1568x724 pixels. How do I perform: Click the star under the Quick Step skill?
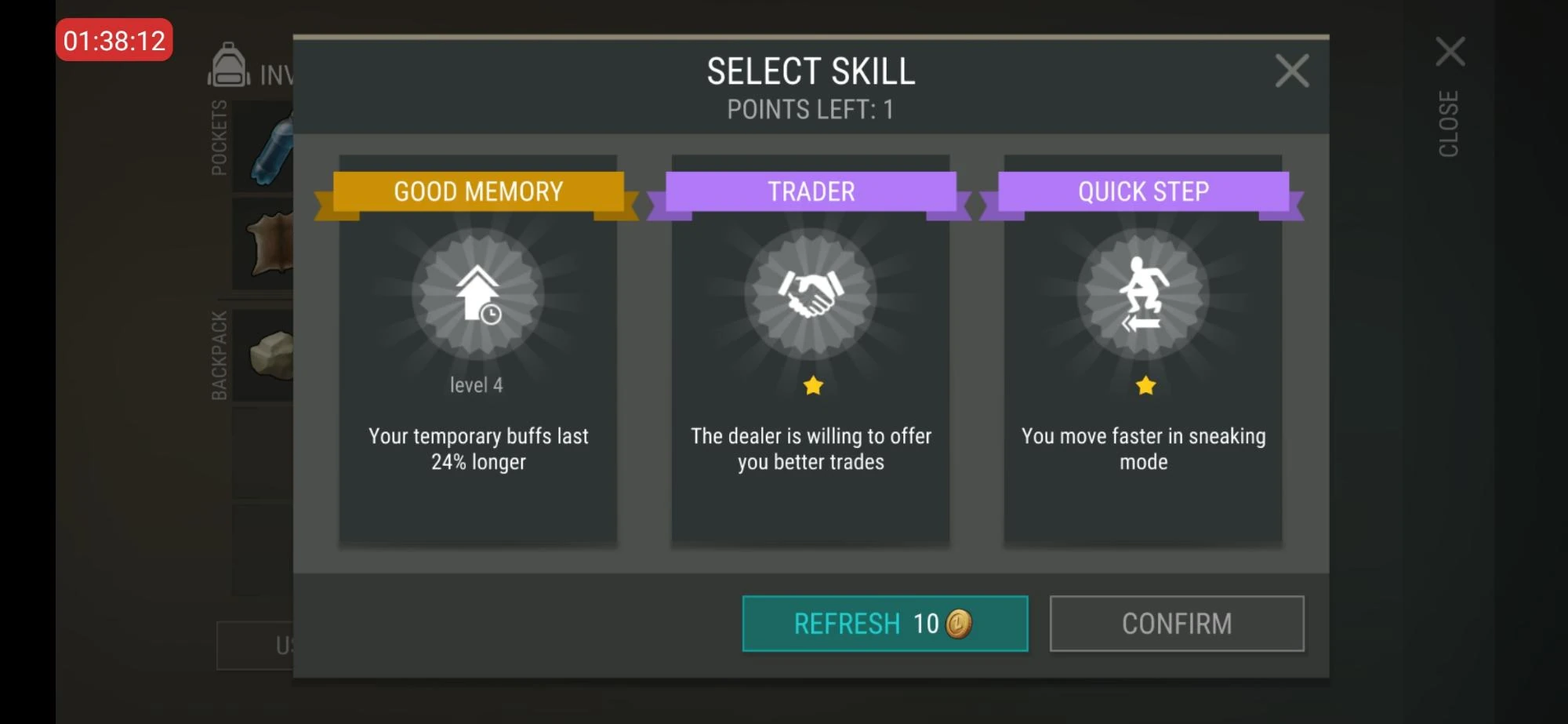(x=1145, y=384)
